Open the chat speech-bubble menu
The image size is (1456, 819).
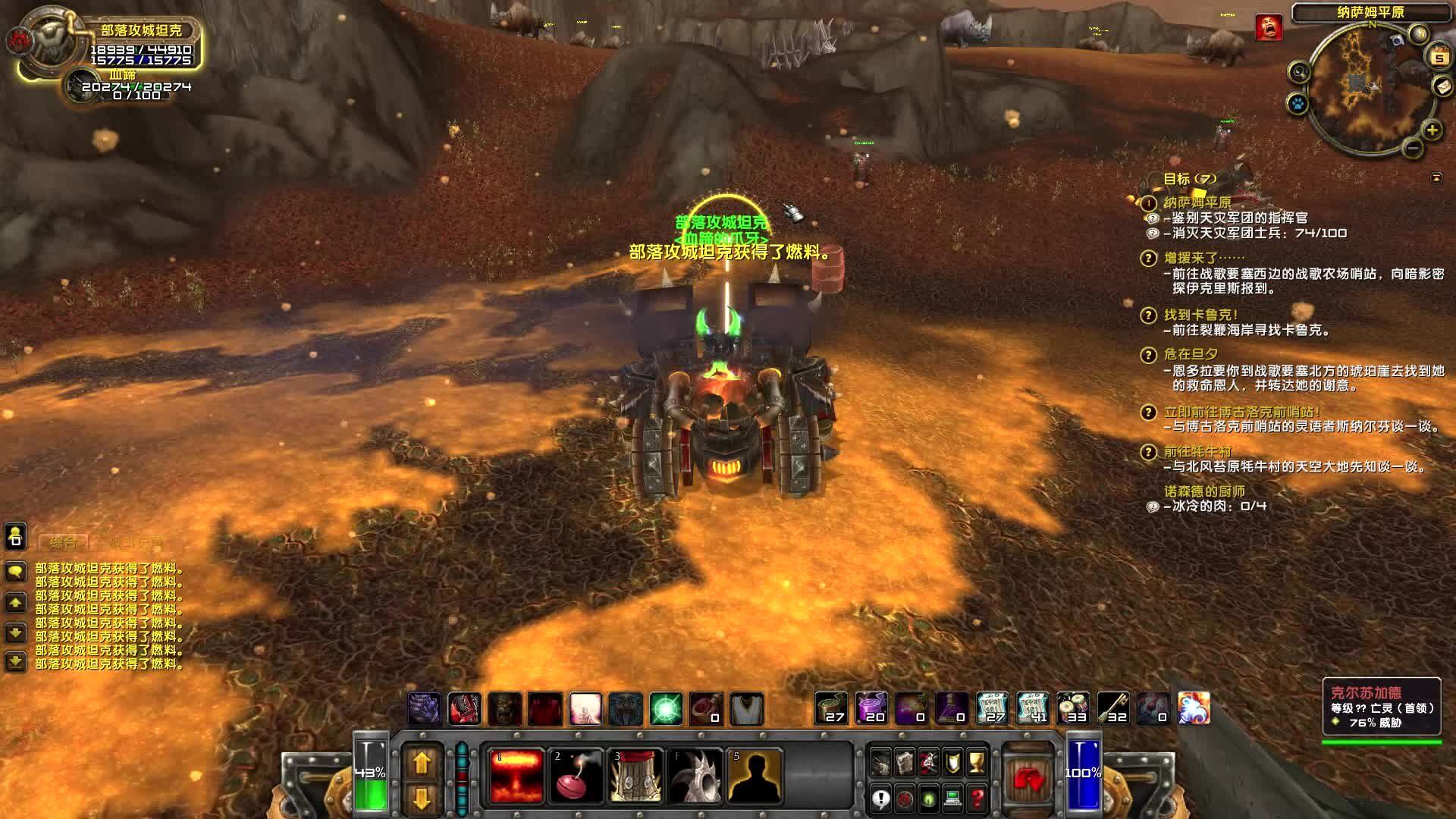click(x=16, y=571)
